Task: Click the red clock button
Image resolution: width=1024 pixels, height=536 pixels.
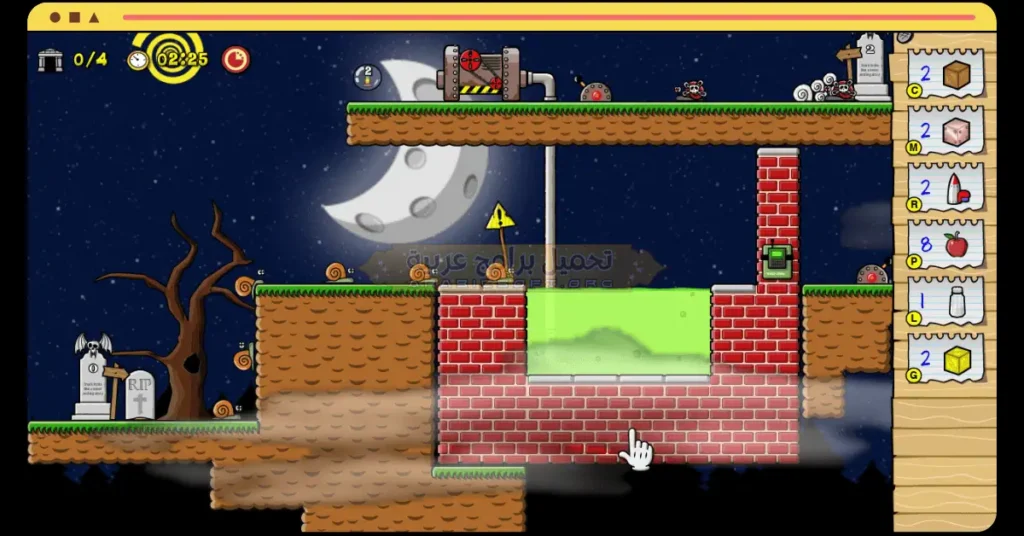Action: (x=236, y=59)
